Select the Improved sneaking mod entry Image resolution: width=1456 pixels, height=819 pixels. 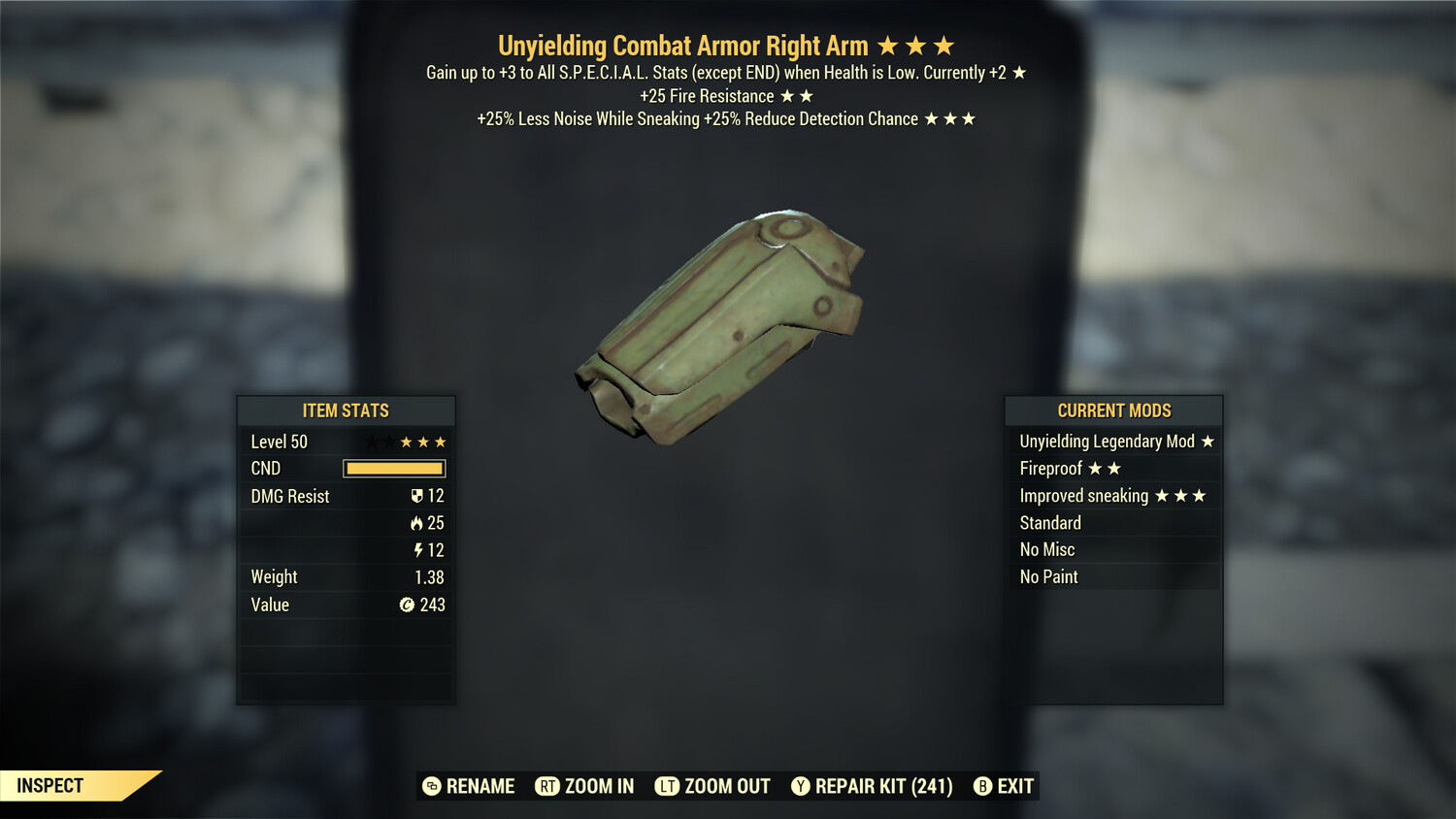point(1114,496)
